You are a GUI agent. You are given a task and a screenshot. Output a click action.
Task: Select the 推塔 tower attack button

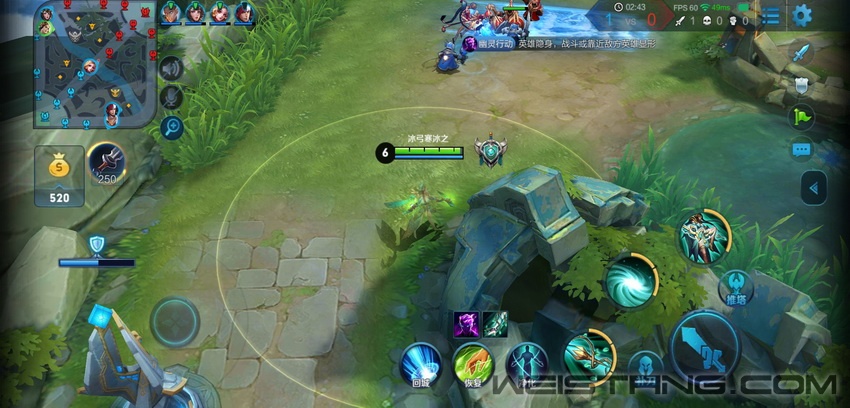click(x=734, y=288)
